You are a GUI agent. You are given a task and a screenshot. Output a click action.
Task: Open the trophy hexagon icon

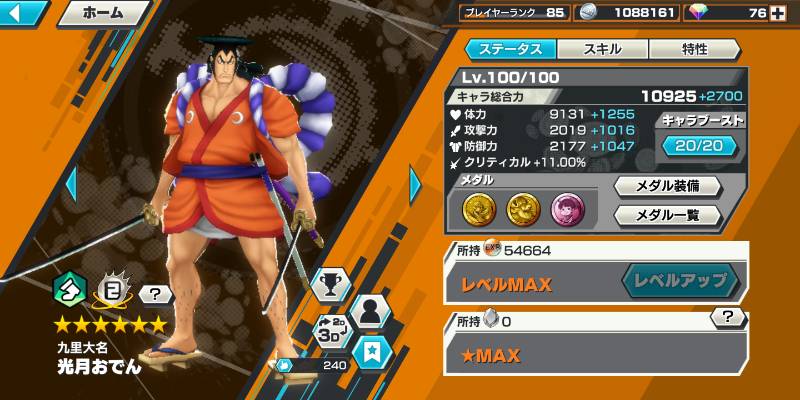point(329,286)
